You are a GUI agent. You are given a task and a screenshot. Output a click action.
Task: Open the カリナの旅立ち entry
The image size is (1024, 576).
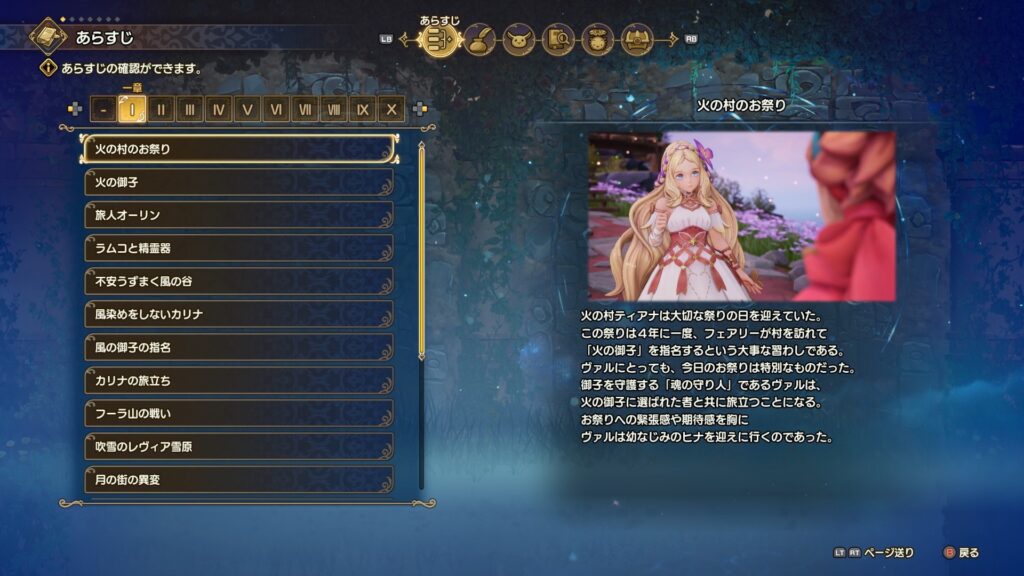(x=239, y=380)
